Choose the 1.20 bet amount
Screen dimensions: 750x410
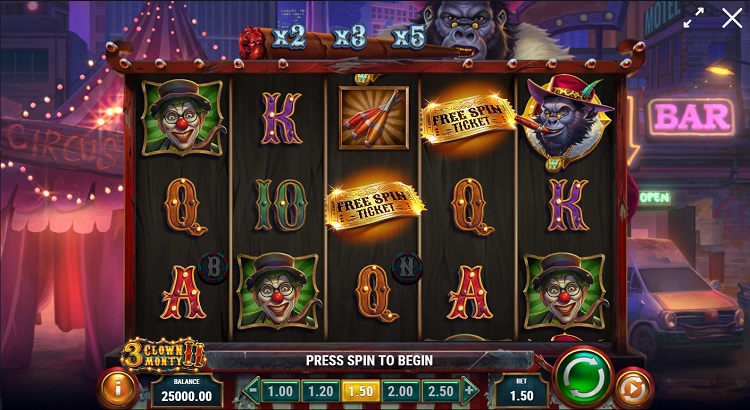pyautogui.click(x=319, y=391)
